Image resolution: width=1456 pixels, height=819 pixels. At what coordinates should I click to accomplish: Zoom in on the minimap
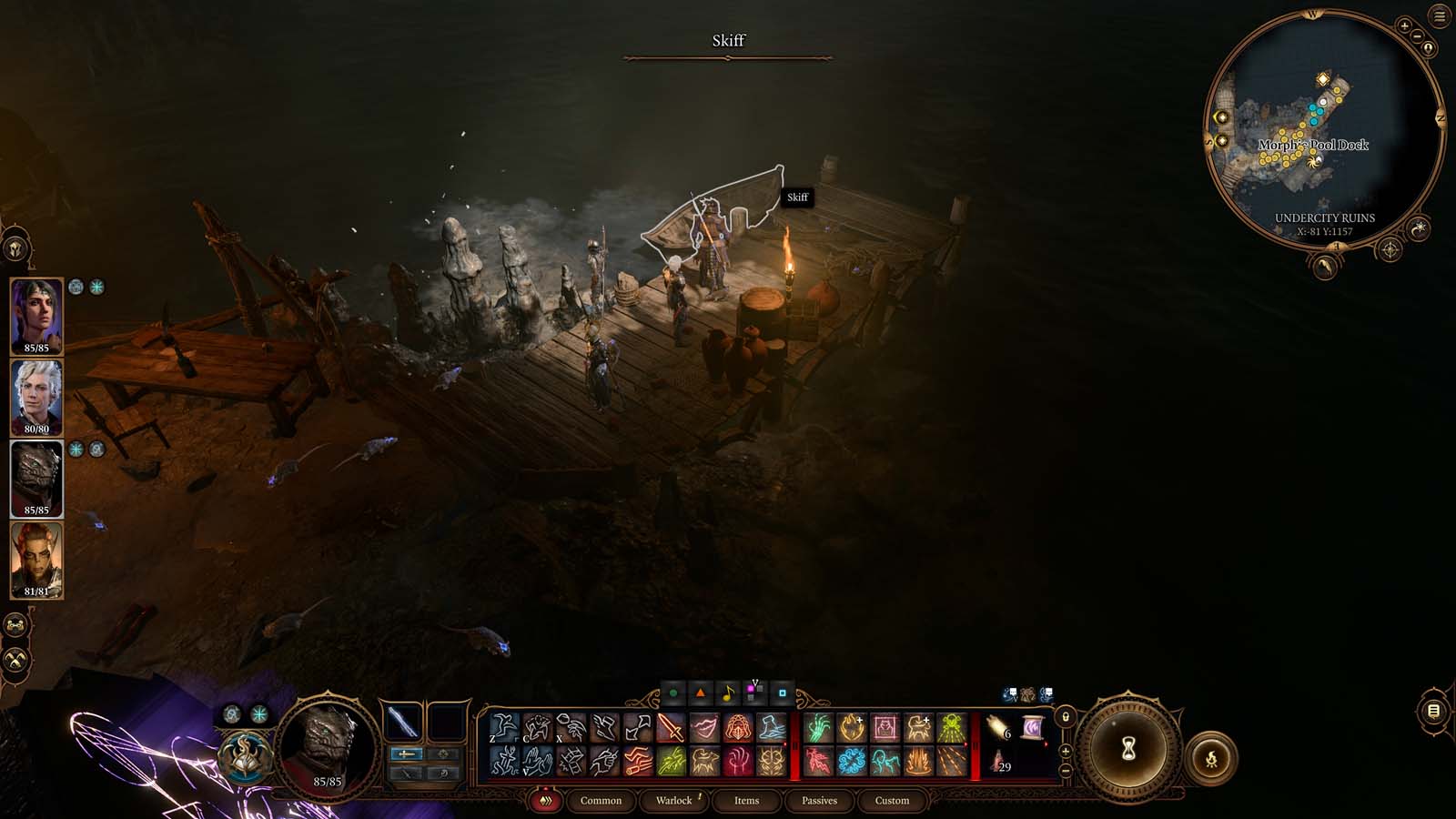tap(1404, 26)
